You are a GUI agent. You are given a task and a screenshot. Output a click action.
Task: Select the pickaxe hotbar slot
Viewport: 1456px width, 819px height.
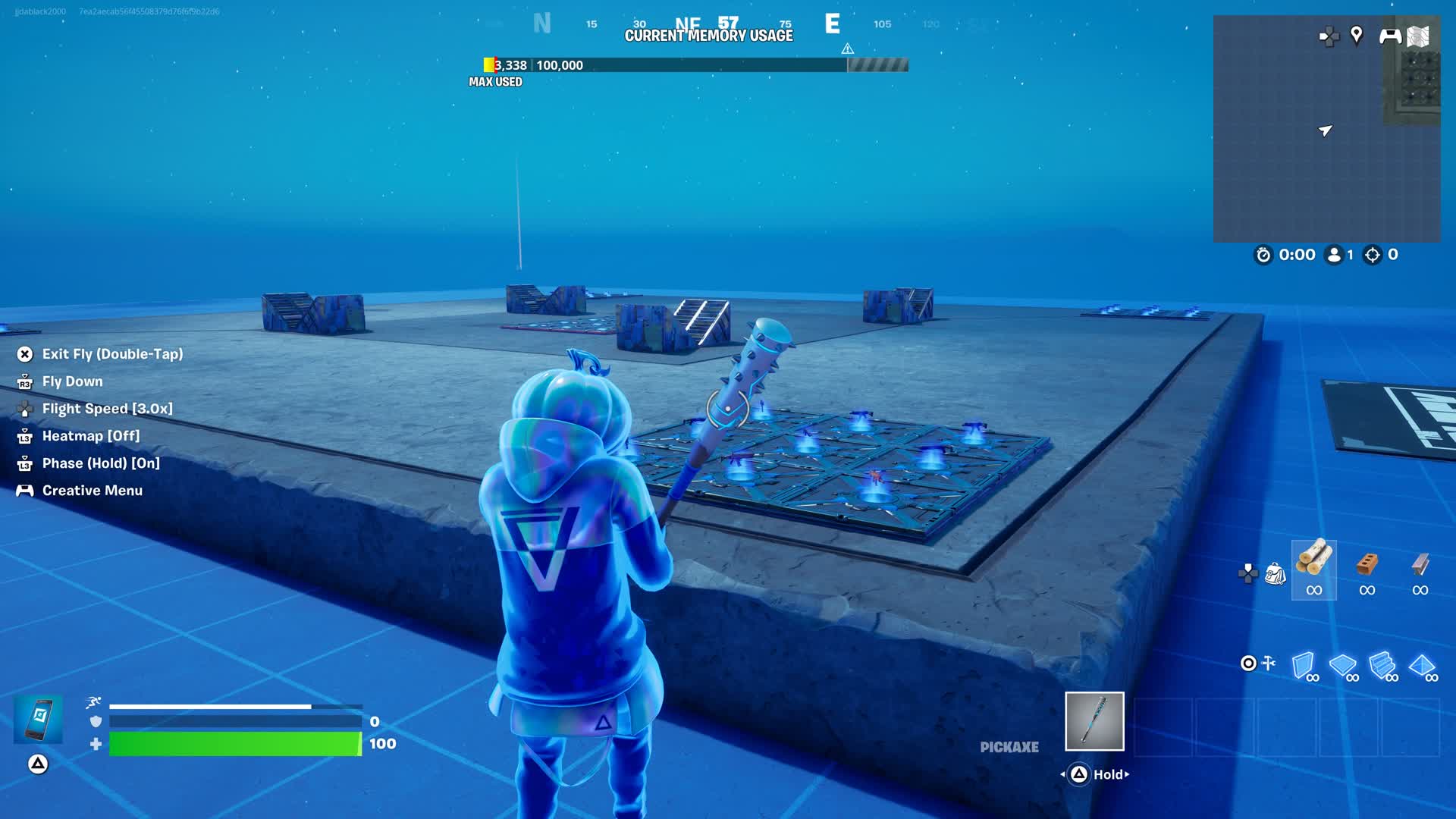1094,722
